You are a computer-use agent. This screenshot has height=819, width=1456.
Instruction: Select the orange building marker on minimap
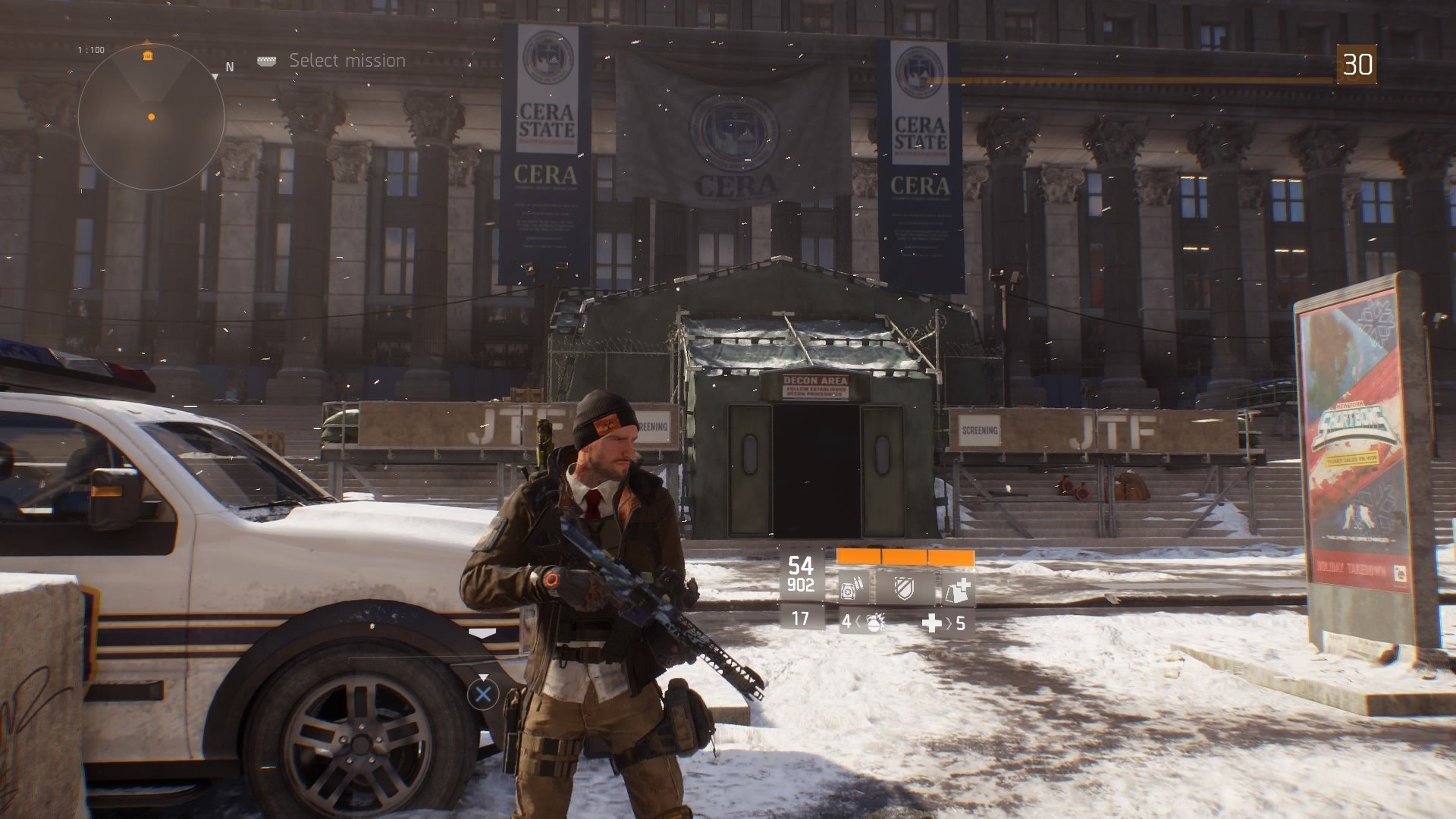coord(148,55)
